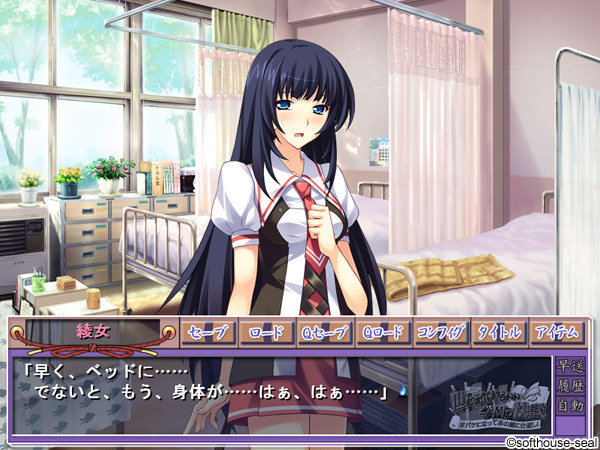Activate 早送 fast-forward mode
This screenshot has height=450, width=600.
pyautogui.click(x=571, y=366)
